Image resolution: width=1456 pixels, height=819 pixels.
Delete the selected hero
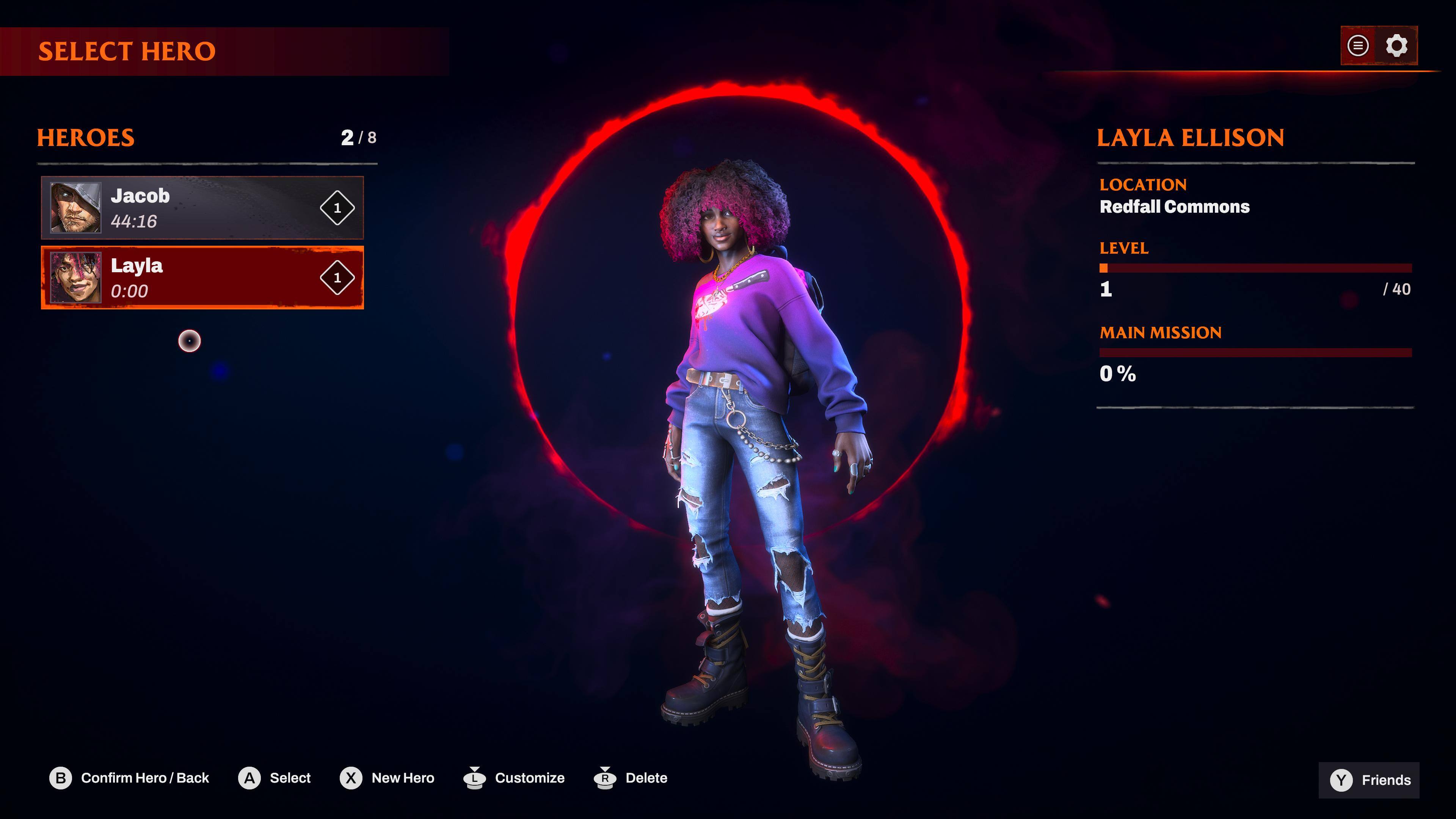(x=631, y=778)
